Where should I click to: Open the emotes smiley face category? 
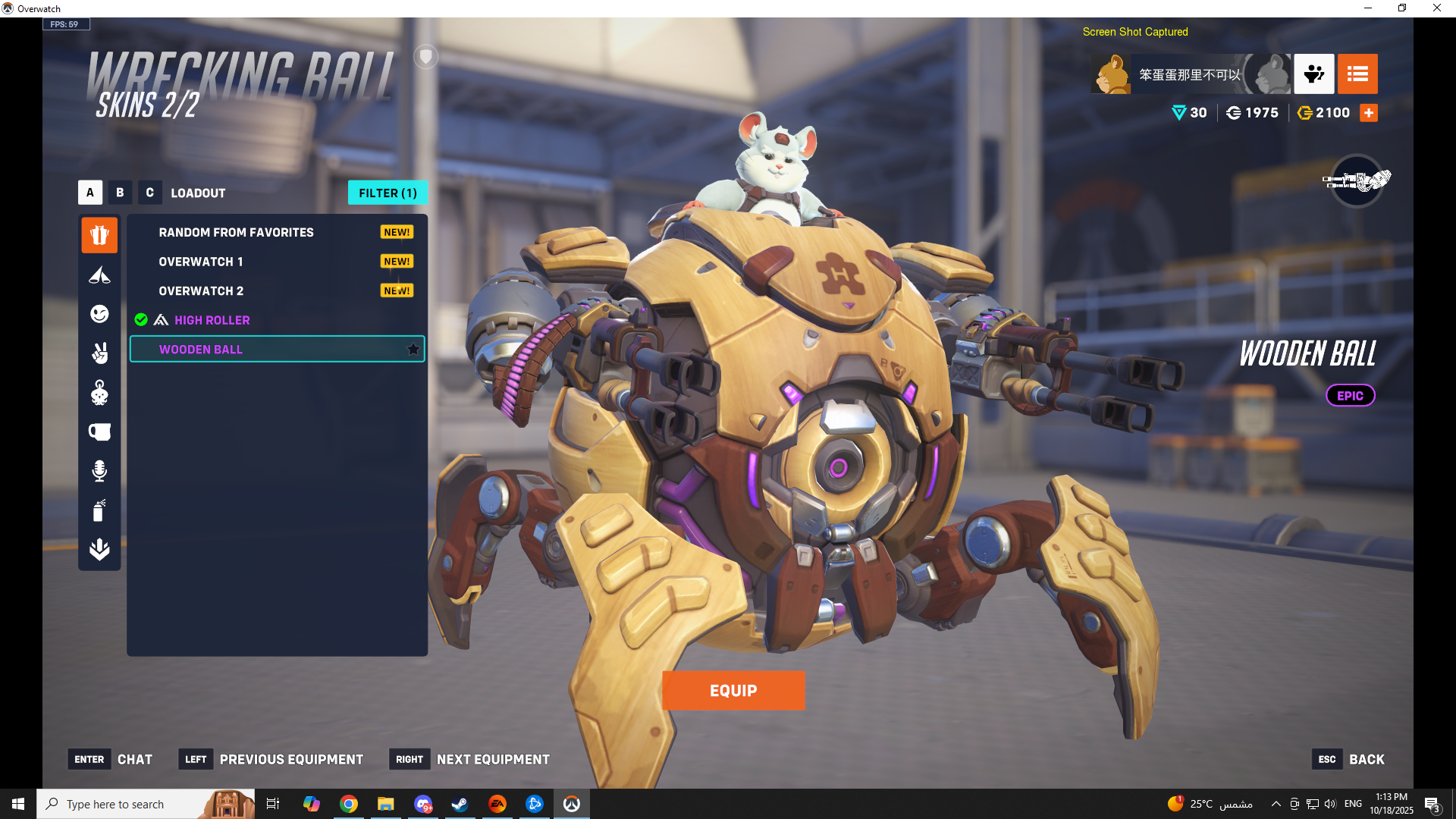point(99,314)
